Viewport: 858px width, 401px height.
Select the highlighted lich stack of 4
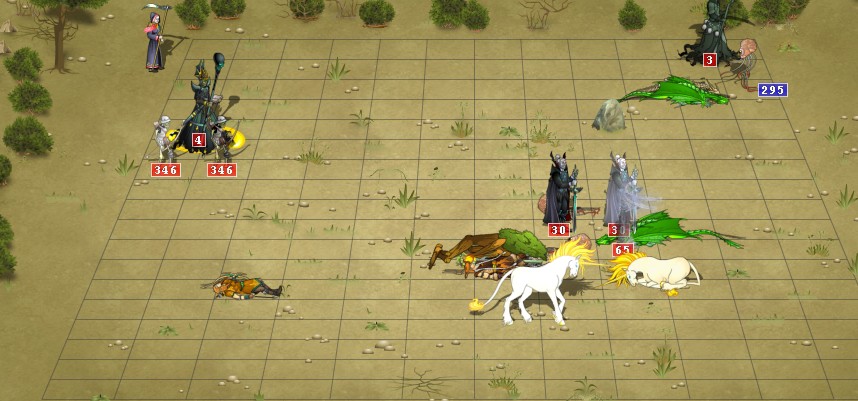tap(210, 110)
